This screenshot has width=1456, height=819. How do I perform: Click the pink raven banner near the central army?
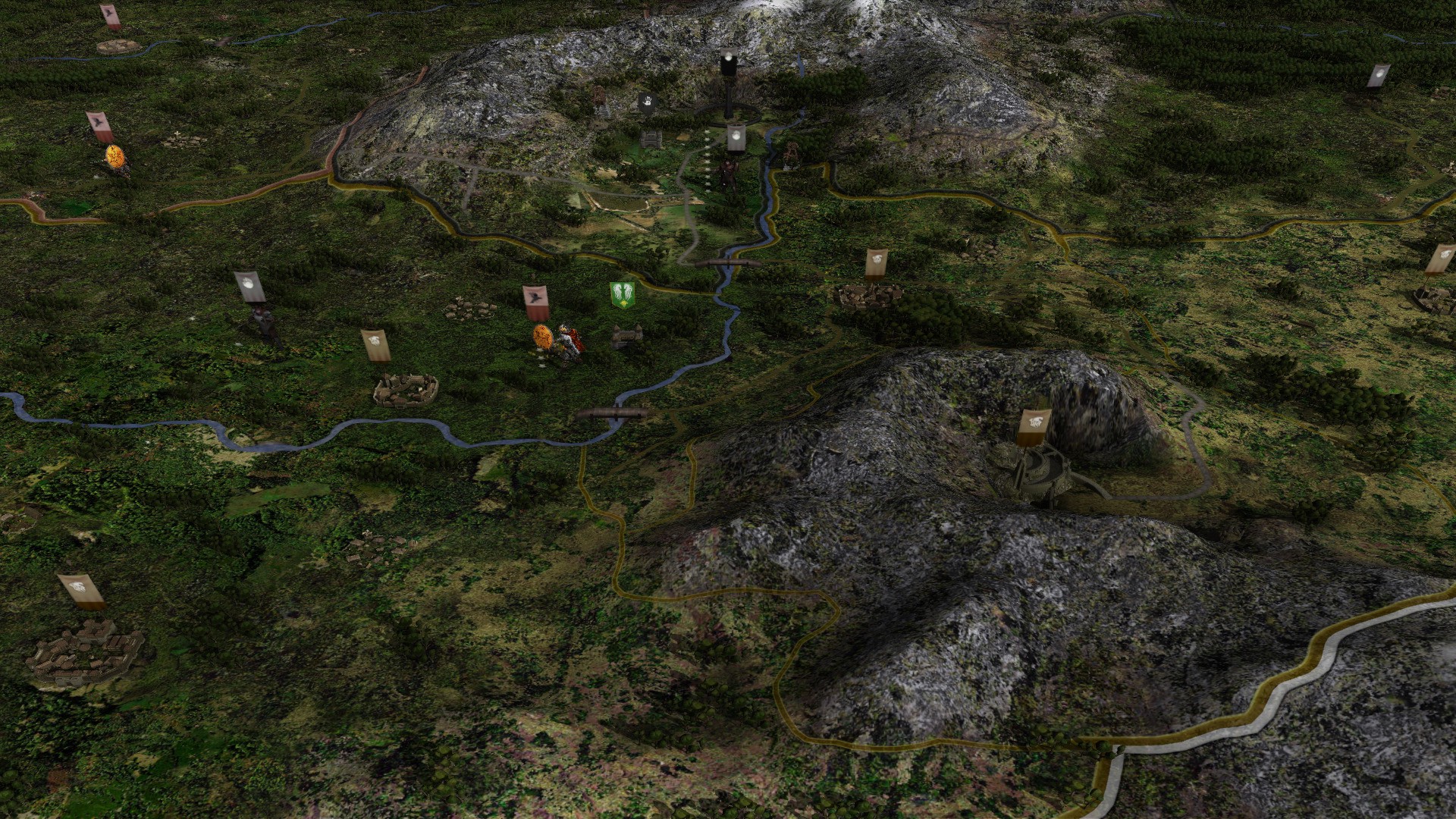535,300
